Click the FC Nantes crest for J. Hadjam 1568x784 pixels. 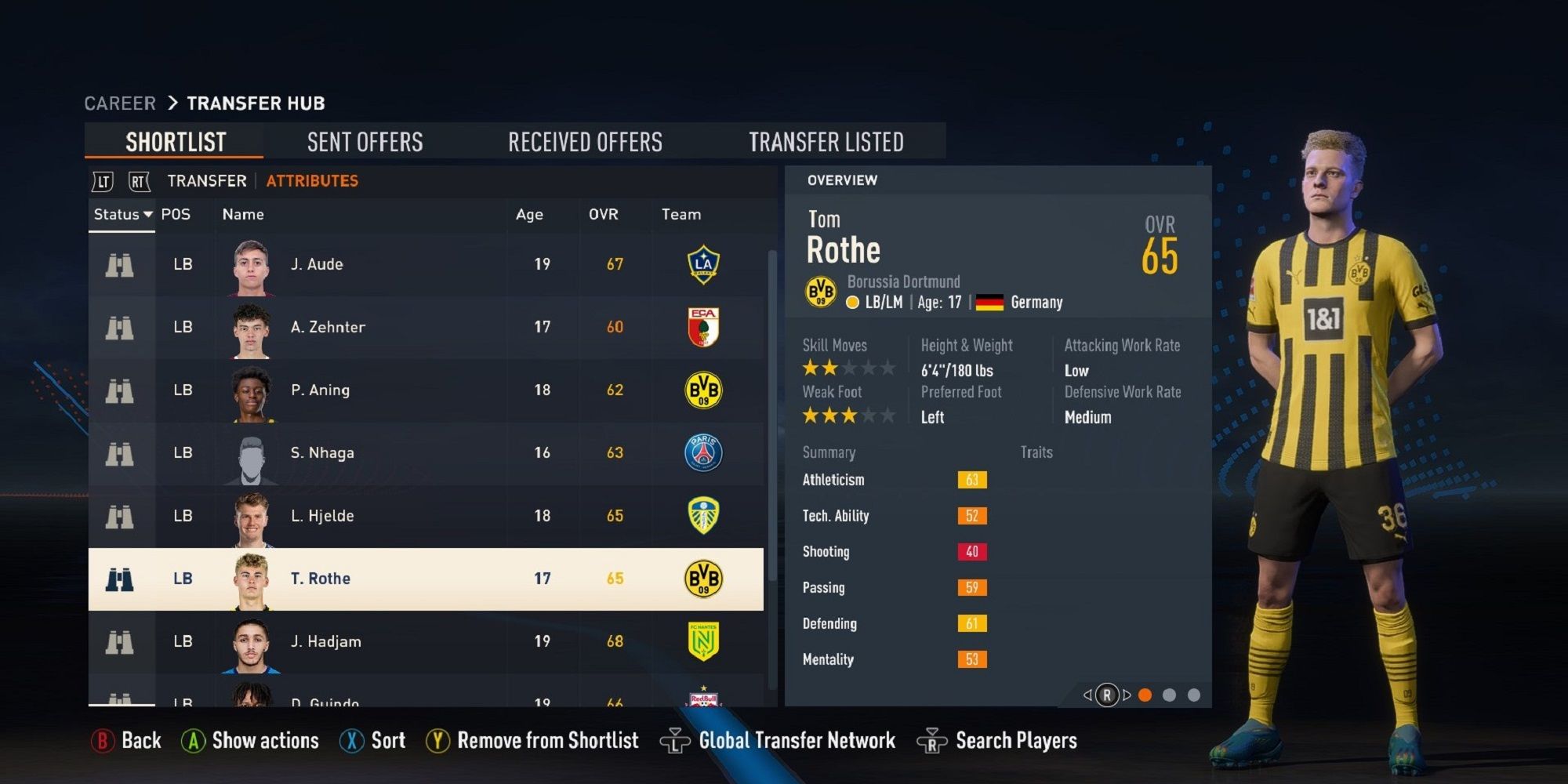702,641
